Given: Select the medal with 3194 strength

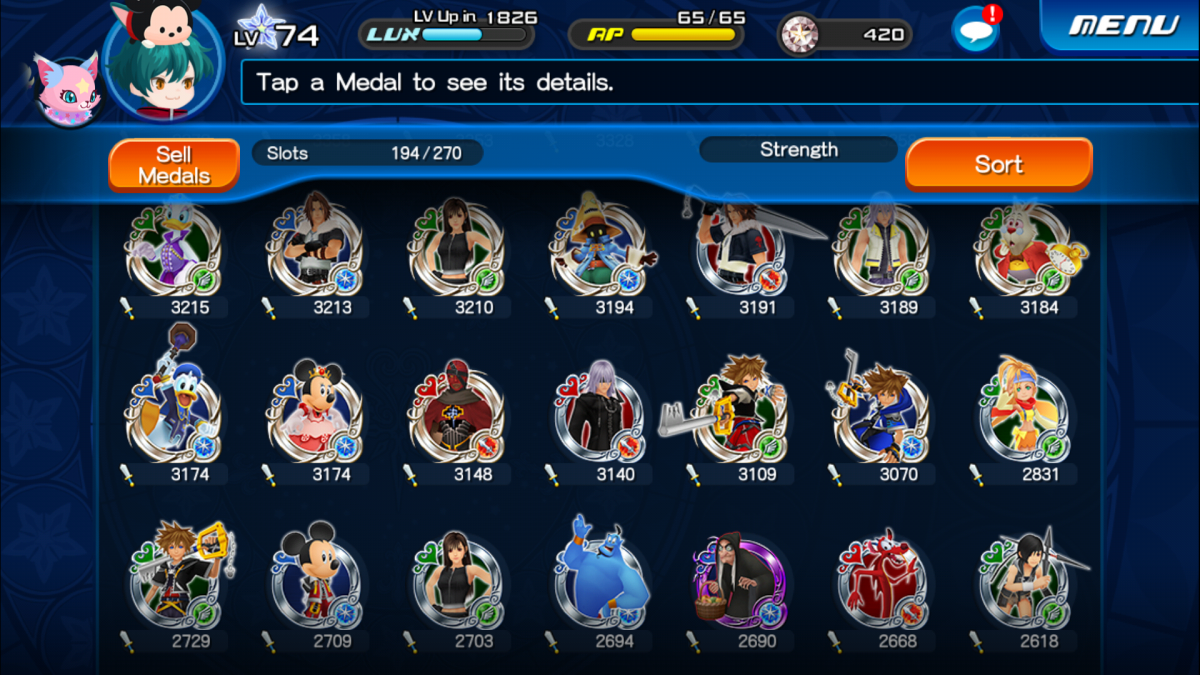Looking at the screenshot, I should (598, 252).
